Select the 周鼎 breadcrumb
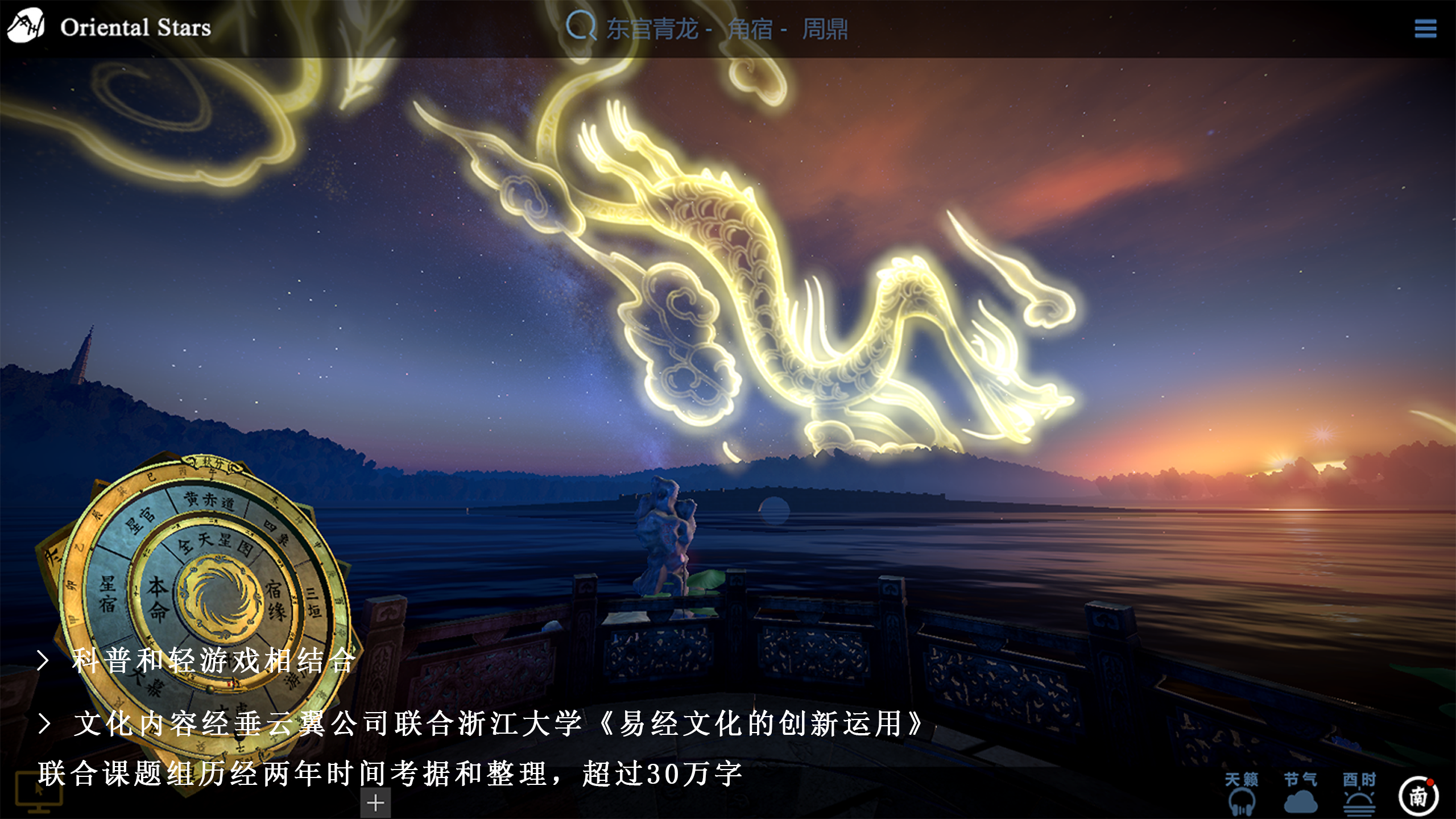 click(825, 28)
